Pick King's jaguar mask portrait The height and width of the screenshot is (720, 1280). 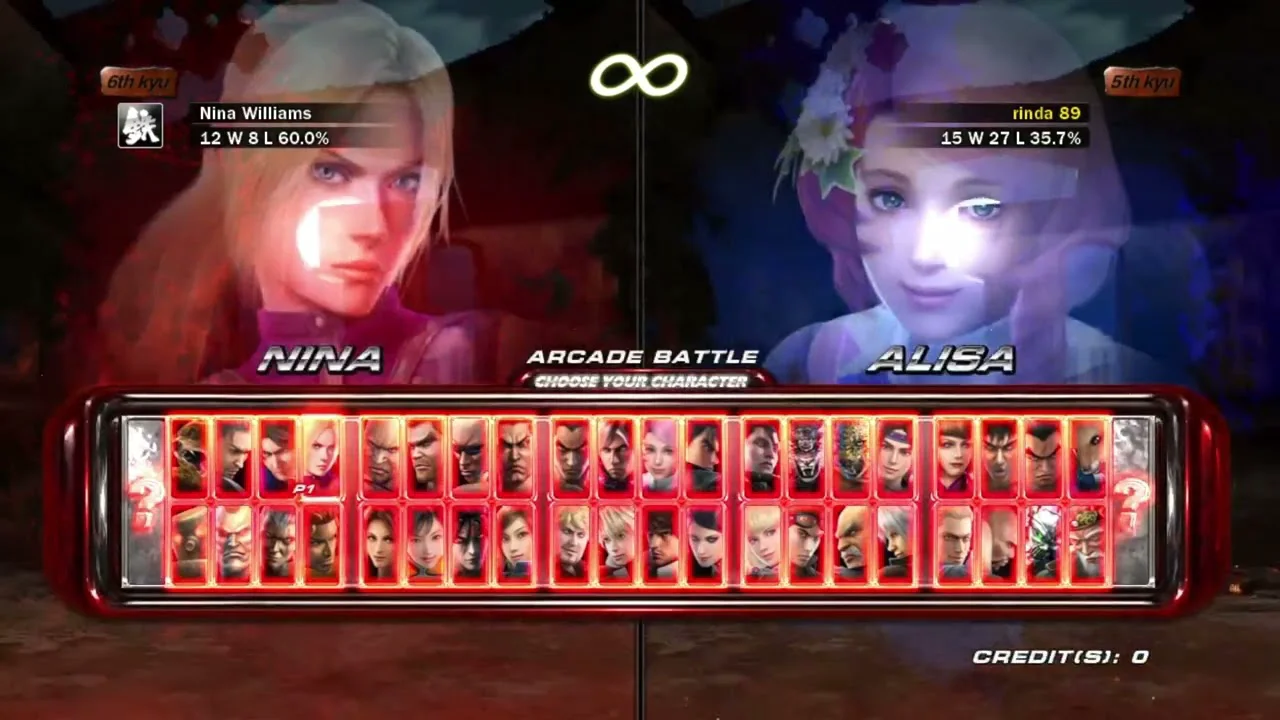point(806,457)
